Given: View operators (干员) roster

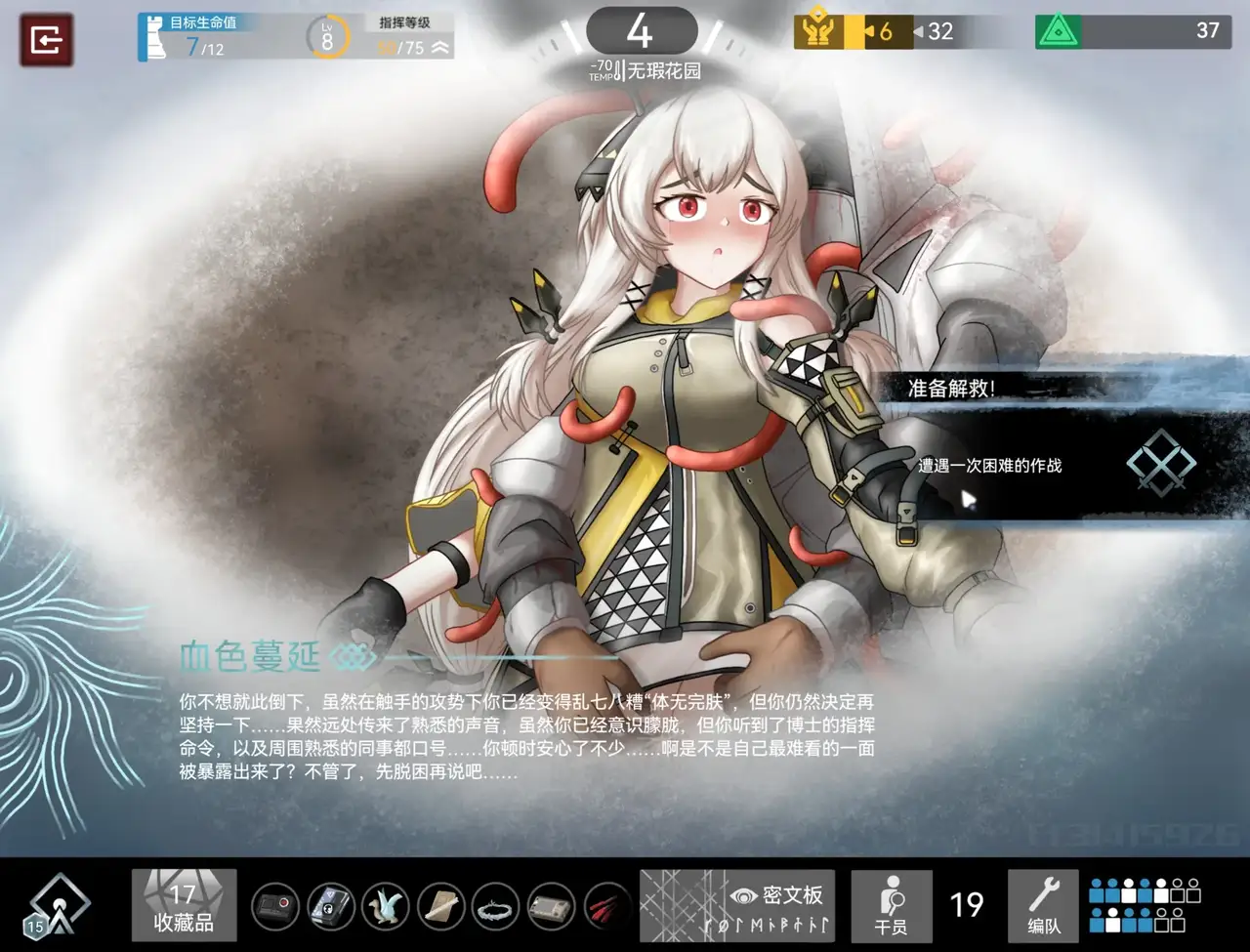Looking at the screenshot, I should (x=891, y=905).
